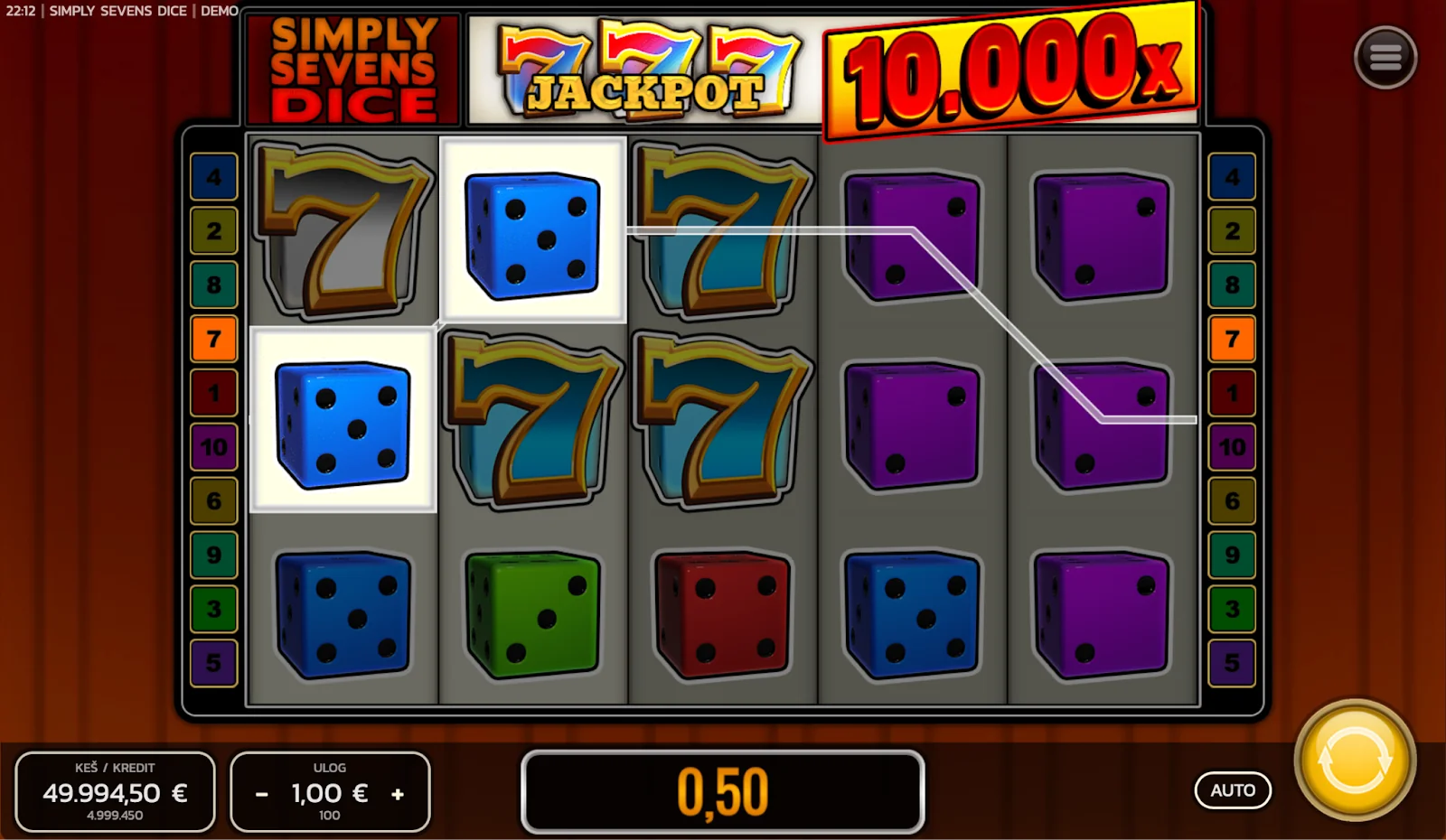Open the hamburger menu

click(1385, 58)
